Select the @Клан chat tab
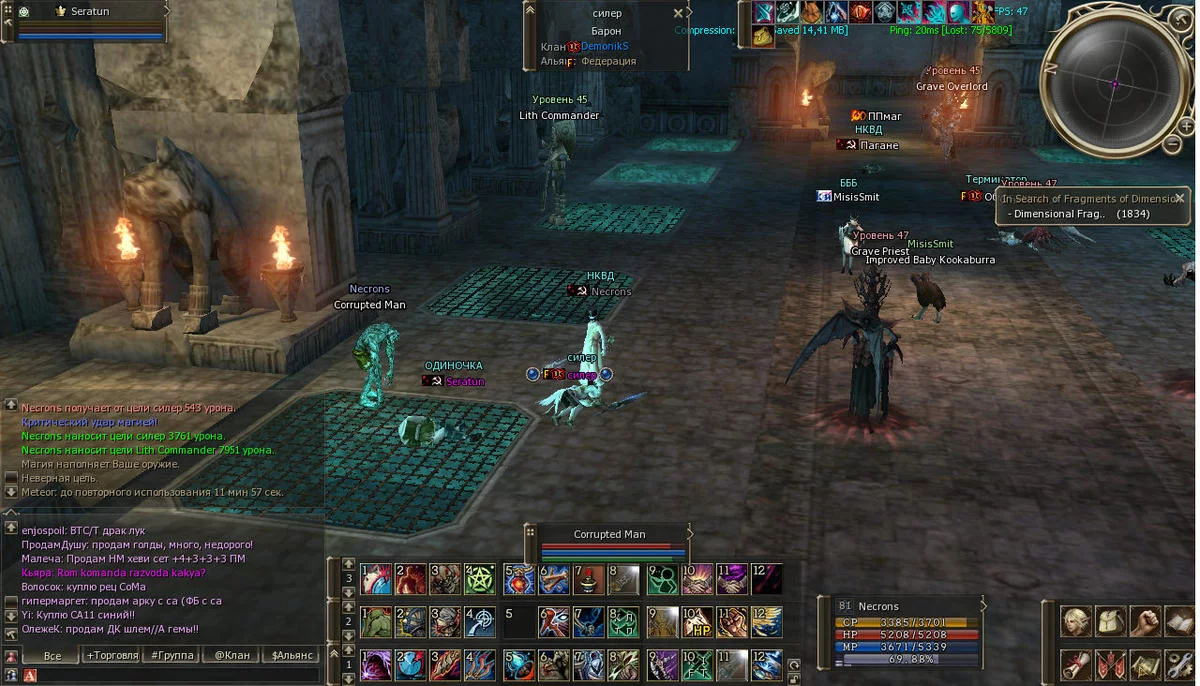Viewport: 1200px width, 686px height. (232, 655)
